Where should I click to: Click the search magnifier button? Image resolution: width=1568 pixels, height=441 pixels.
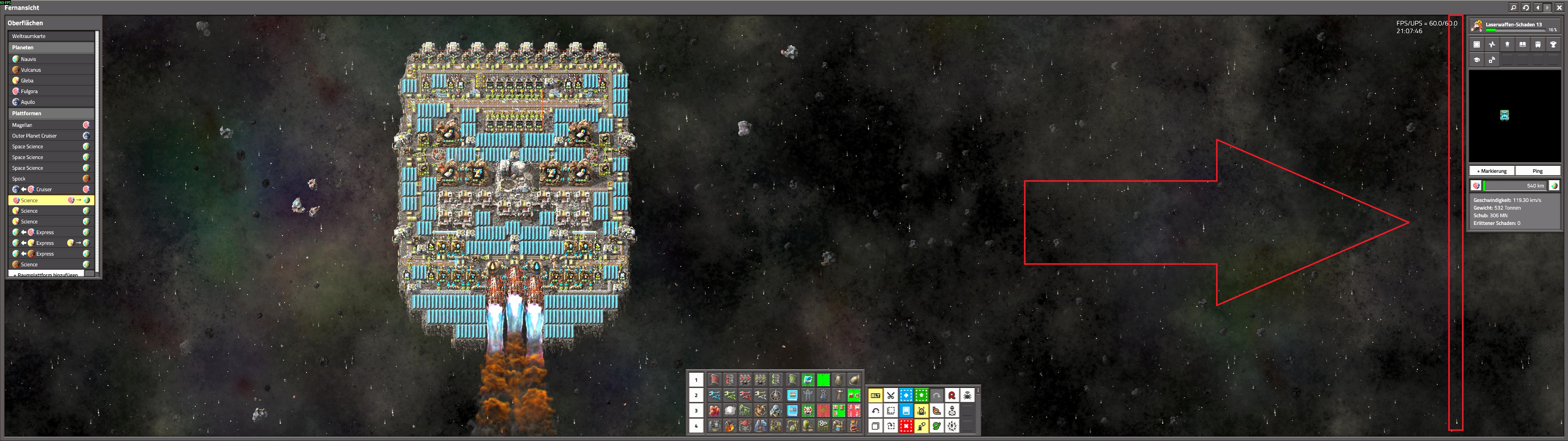click(x=1513, y=7)
